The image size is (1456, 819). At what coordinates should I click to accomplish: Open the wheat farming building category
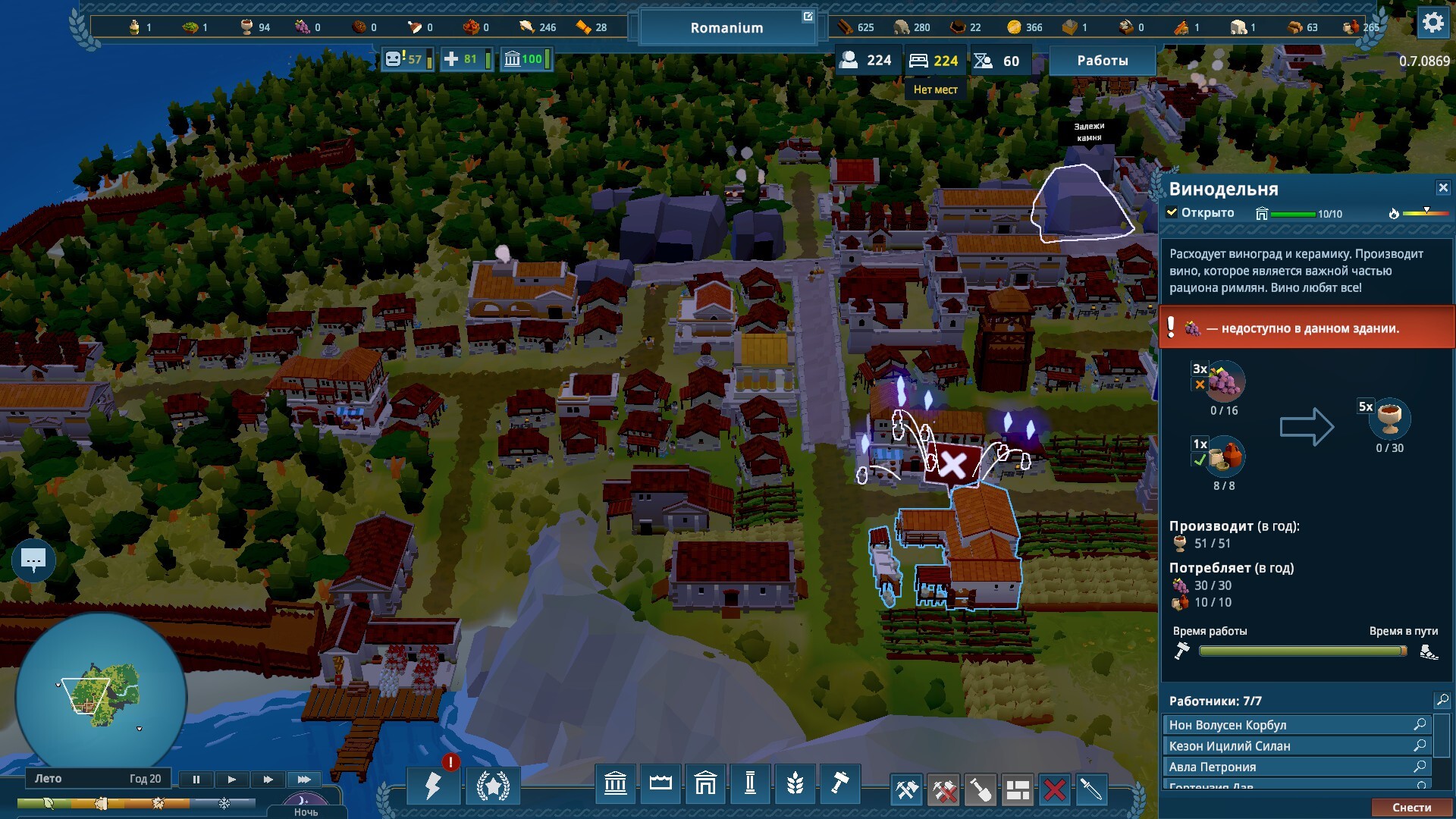[795, 784]
